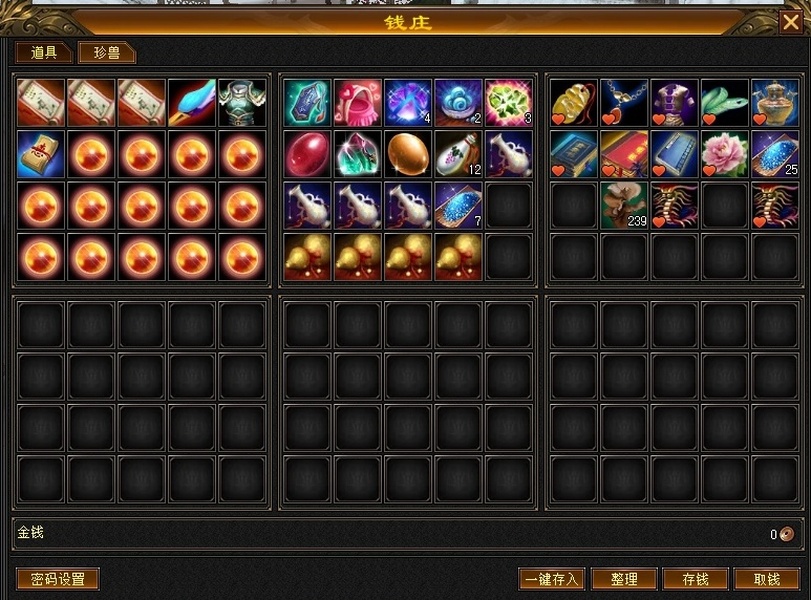Click the golden mask item

coord(574,103)
